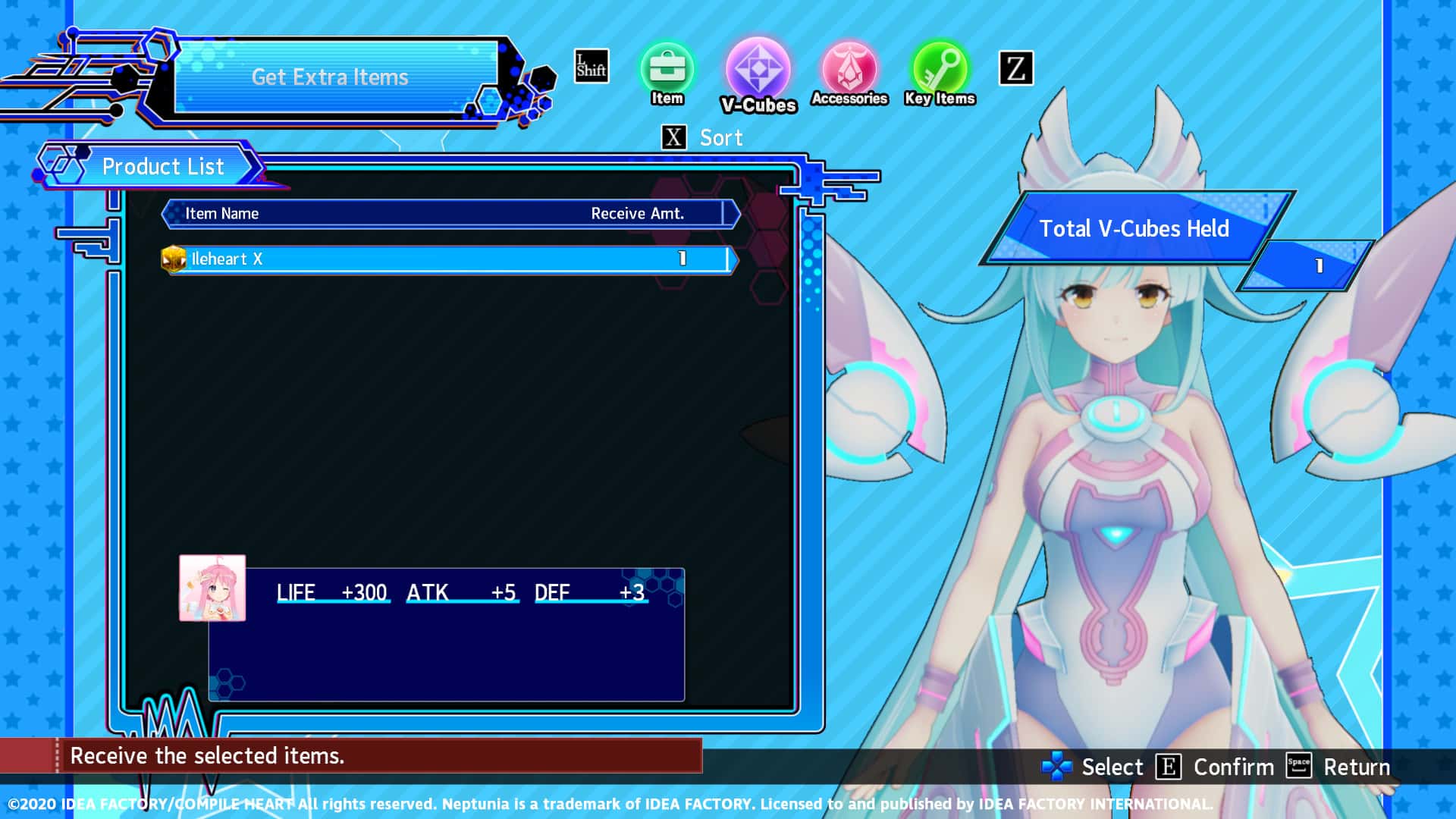1456x819 pixels.
Task: Click the Item Name column header
Action: 221,213
